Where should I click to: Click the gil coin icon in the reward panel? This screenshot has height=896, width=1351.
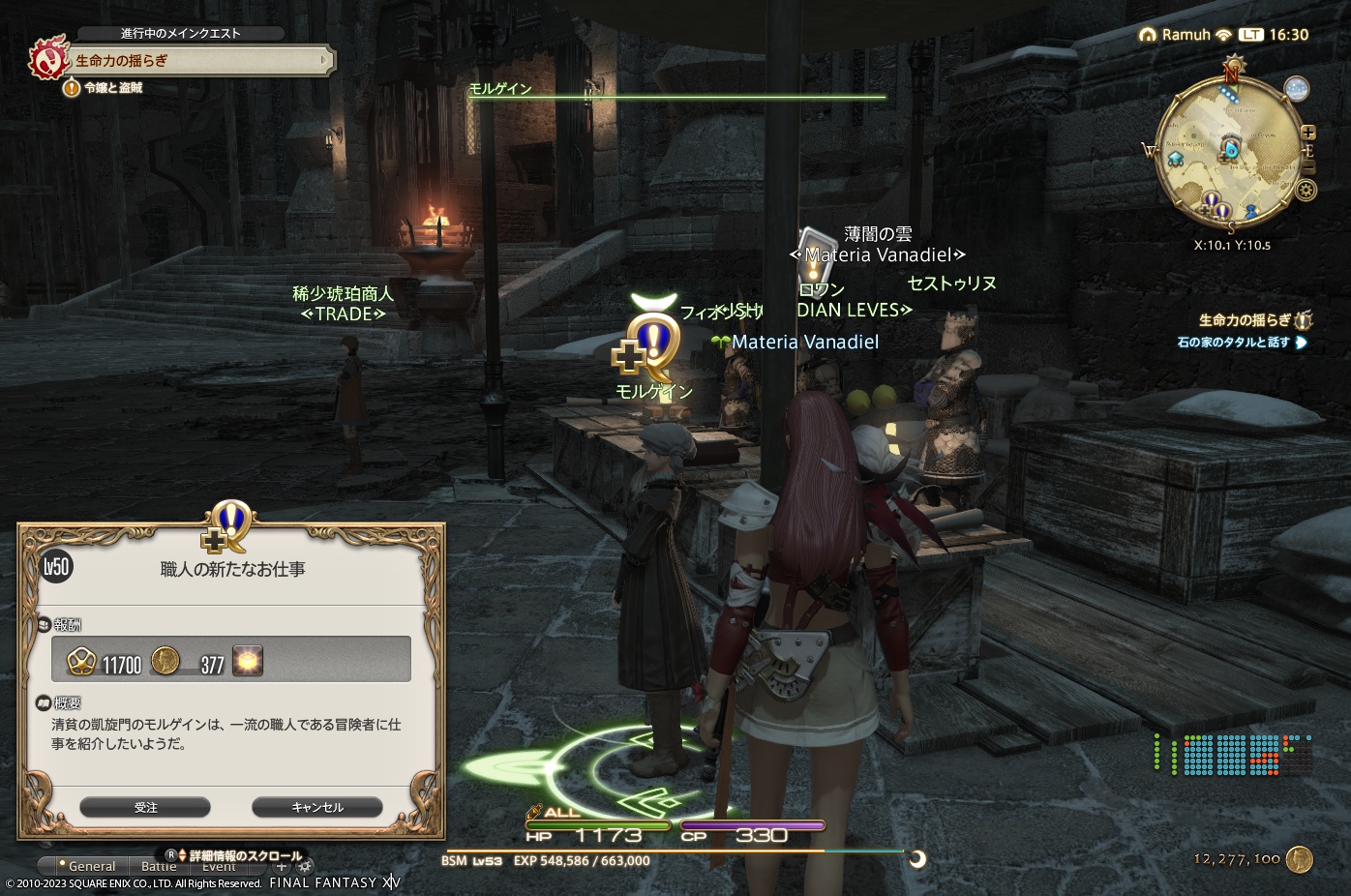click(165, 662)
